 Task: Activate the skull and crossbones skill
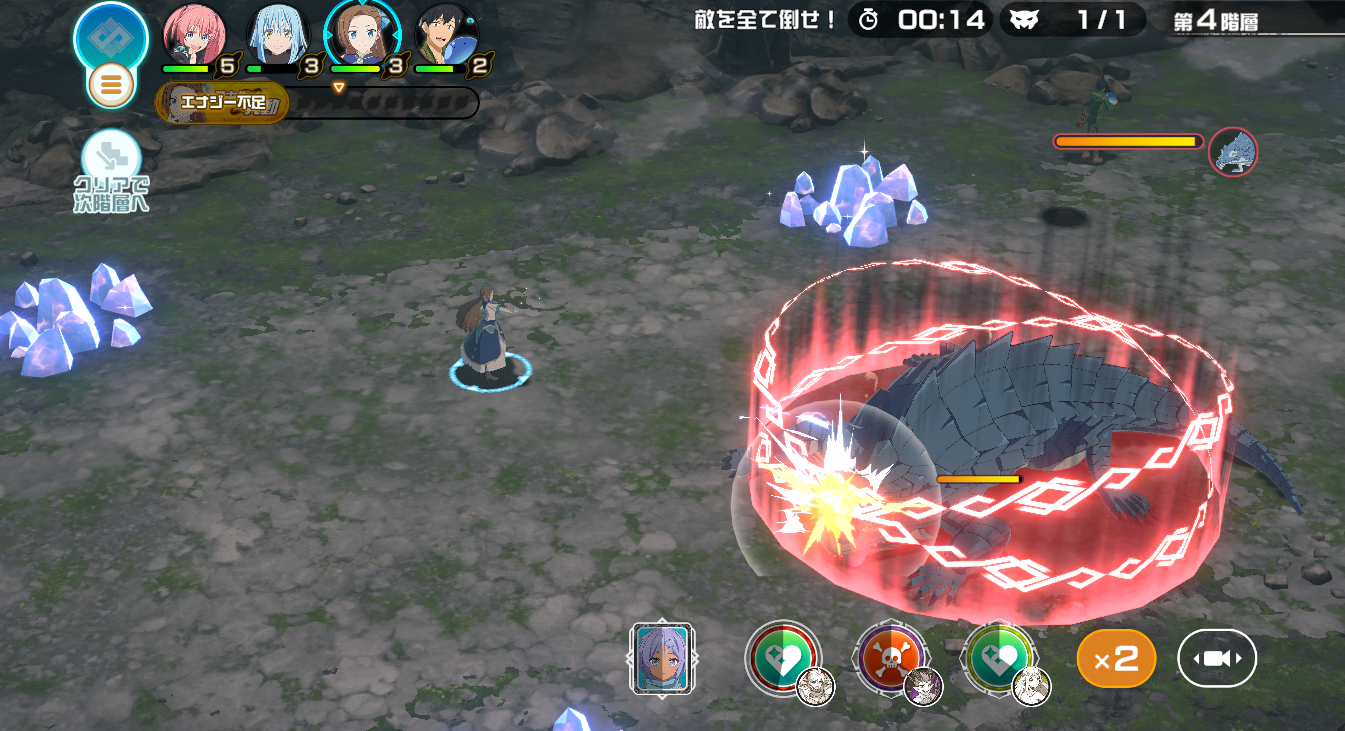(x=890, y=657)
